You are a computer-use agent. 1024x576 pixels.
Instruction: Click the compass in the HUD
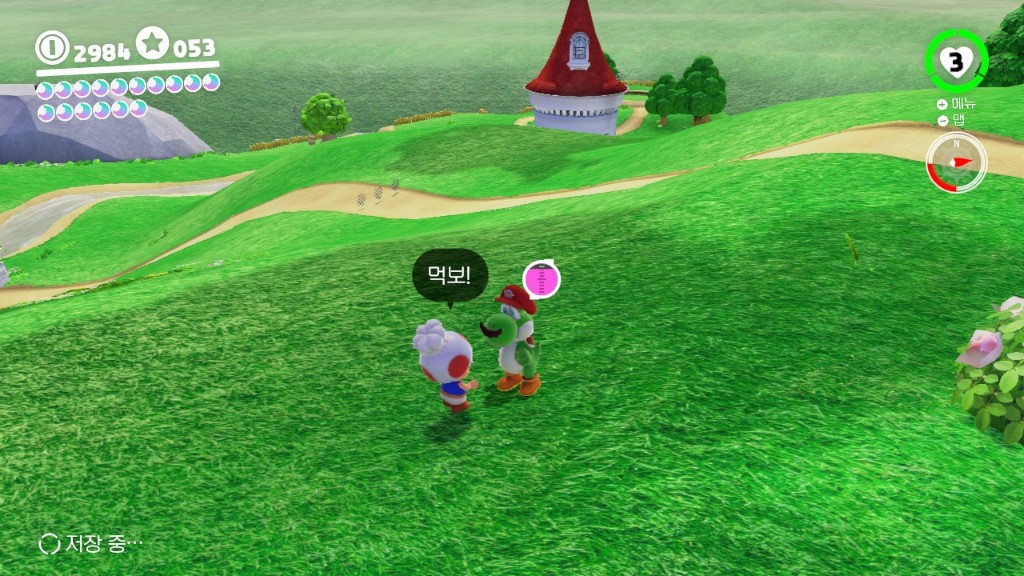tap(955, 162)
